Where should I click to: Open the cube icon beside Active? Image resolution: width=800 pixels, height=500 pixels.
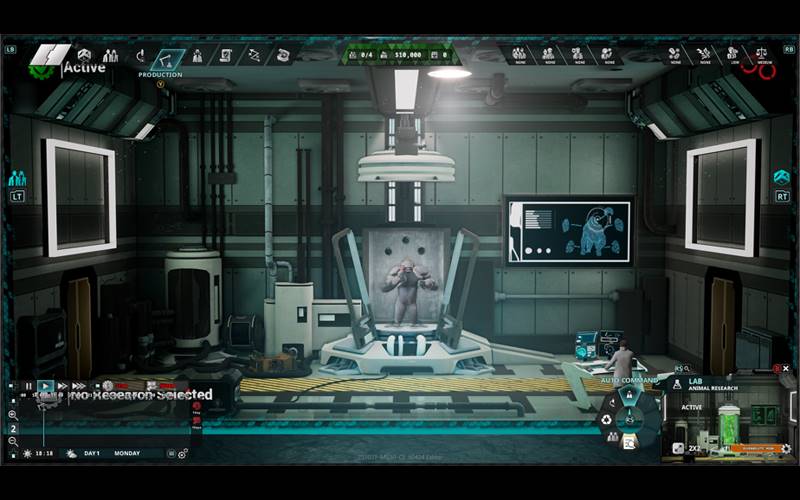tap(84, 54)
